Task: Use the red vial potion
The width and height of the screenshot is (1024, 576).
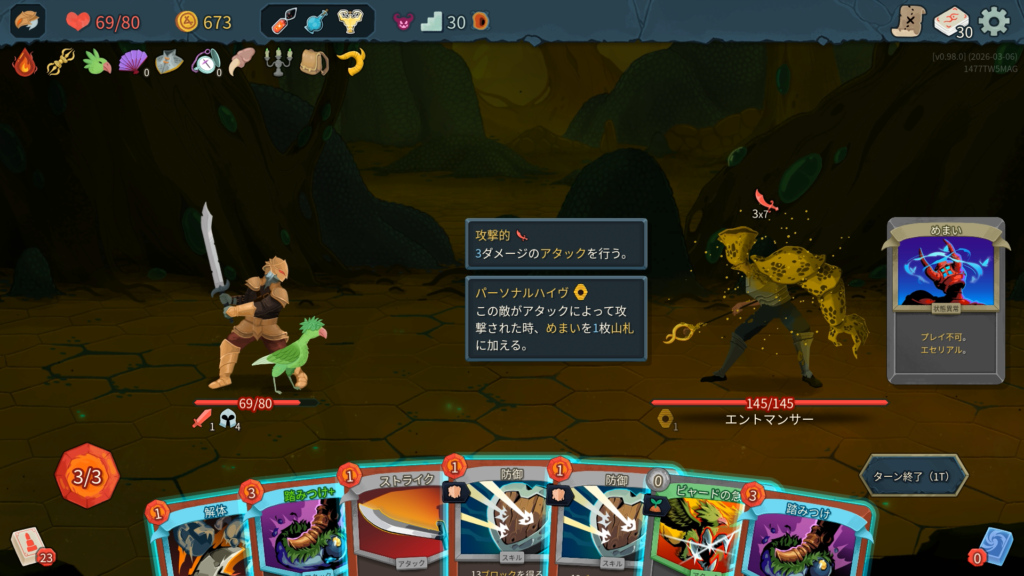Action: click(285, 21)
